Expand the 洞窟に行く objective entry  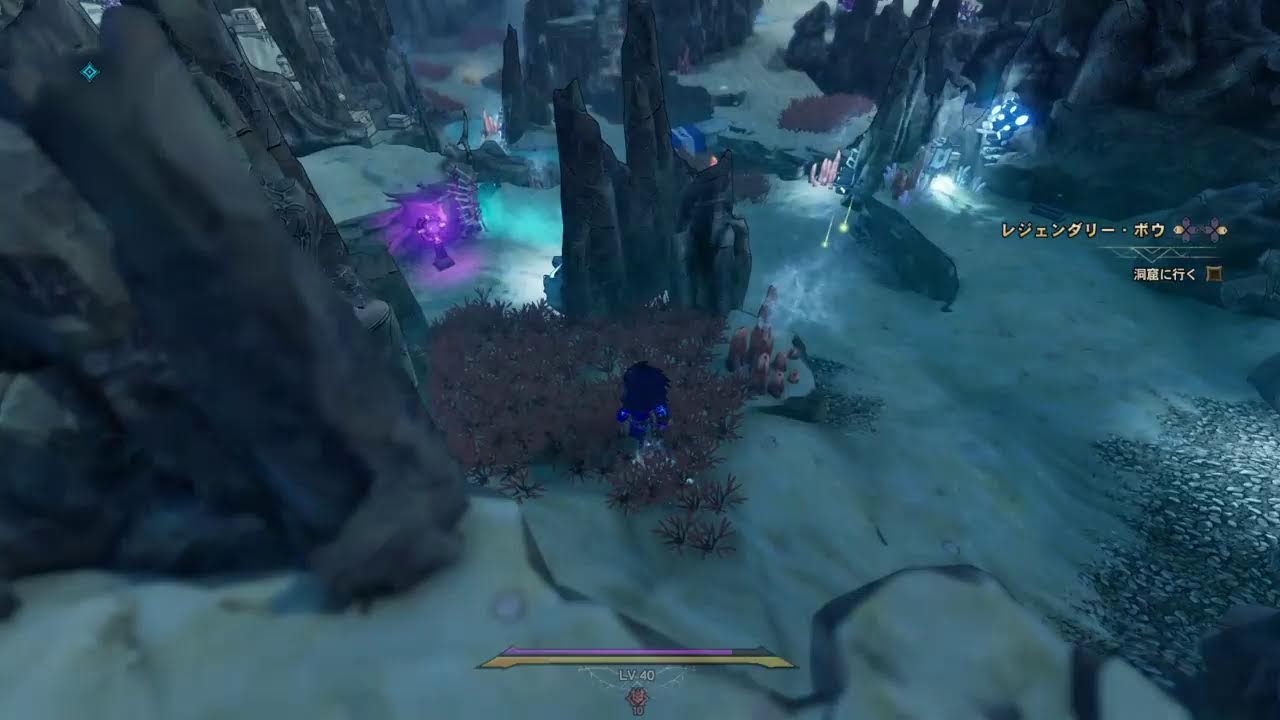(x=1163, y=273)
